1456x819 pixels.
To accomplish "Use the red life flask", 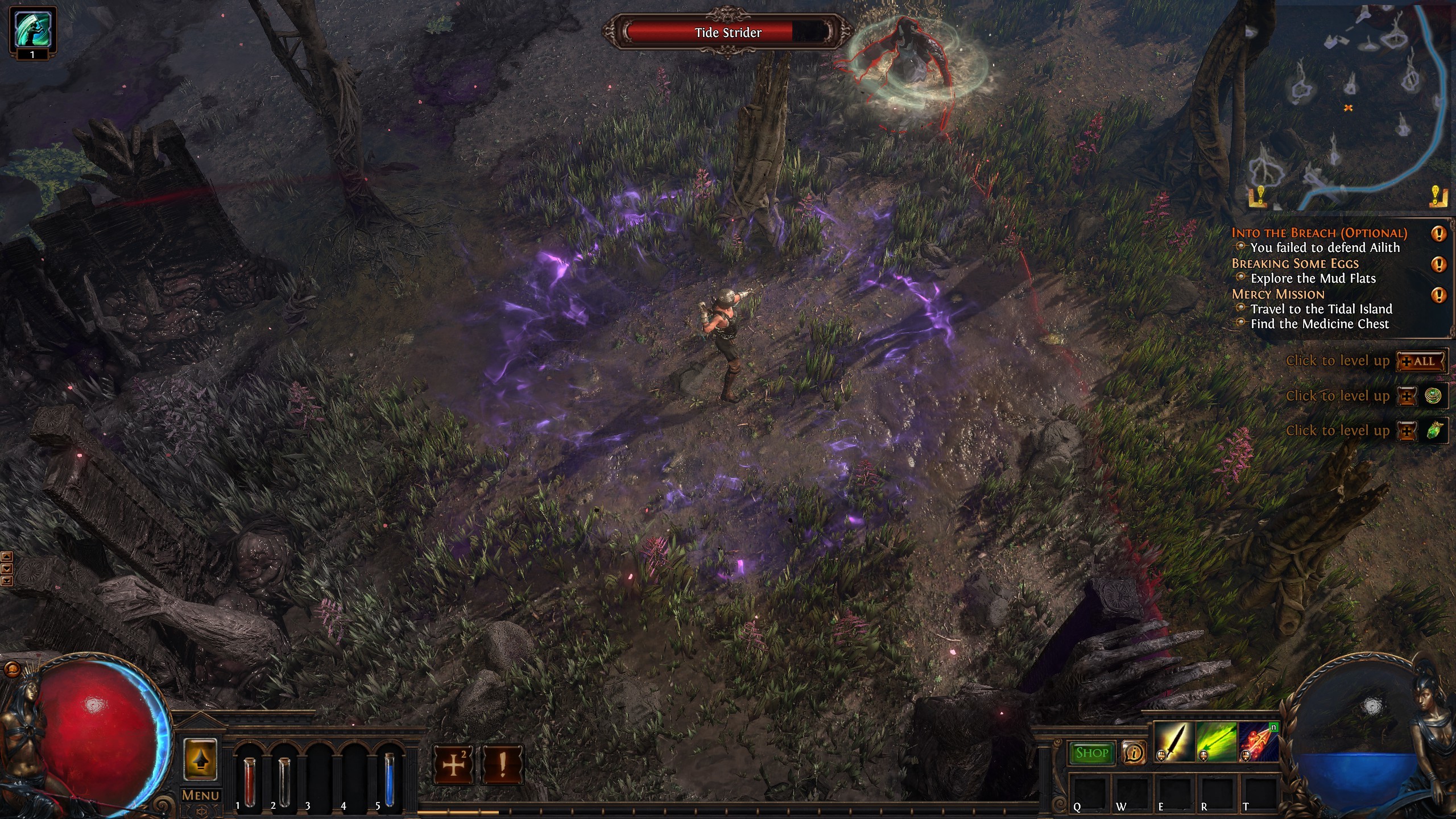I will tap(249, 781).
